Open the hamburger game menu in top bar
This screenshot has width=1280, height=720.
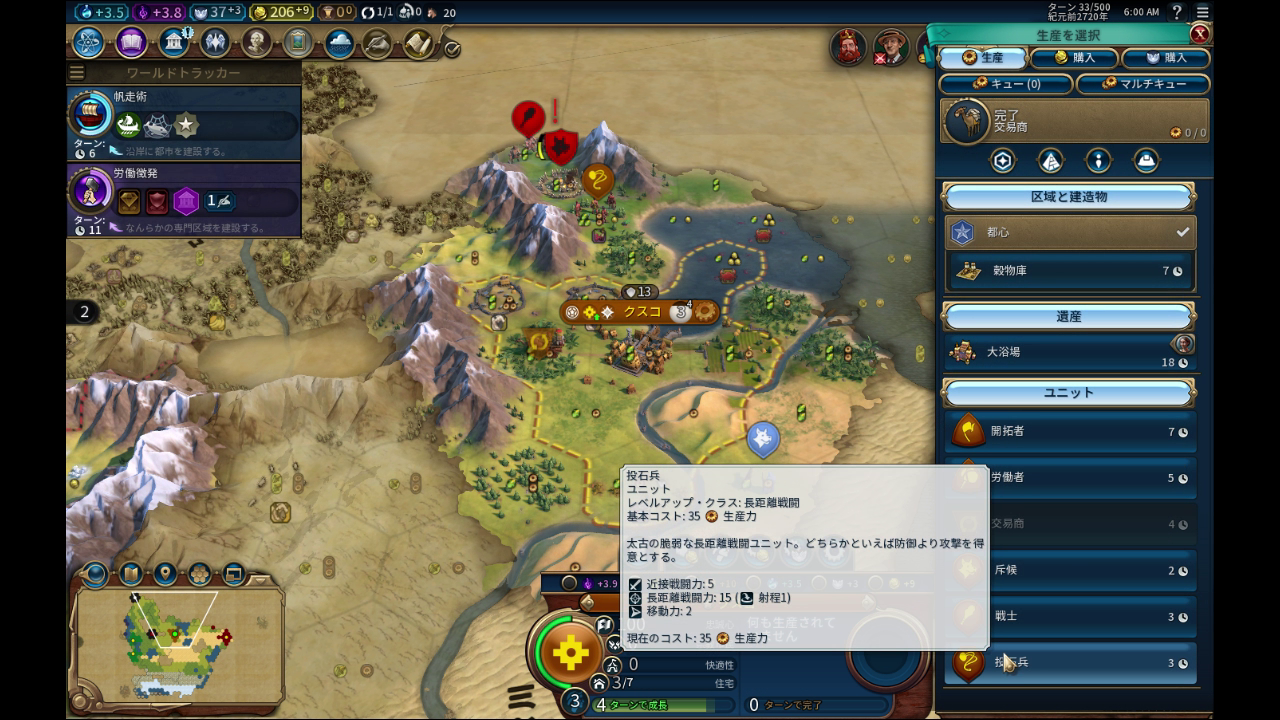1203,12
